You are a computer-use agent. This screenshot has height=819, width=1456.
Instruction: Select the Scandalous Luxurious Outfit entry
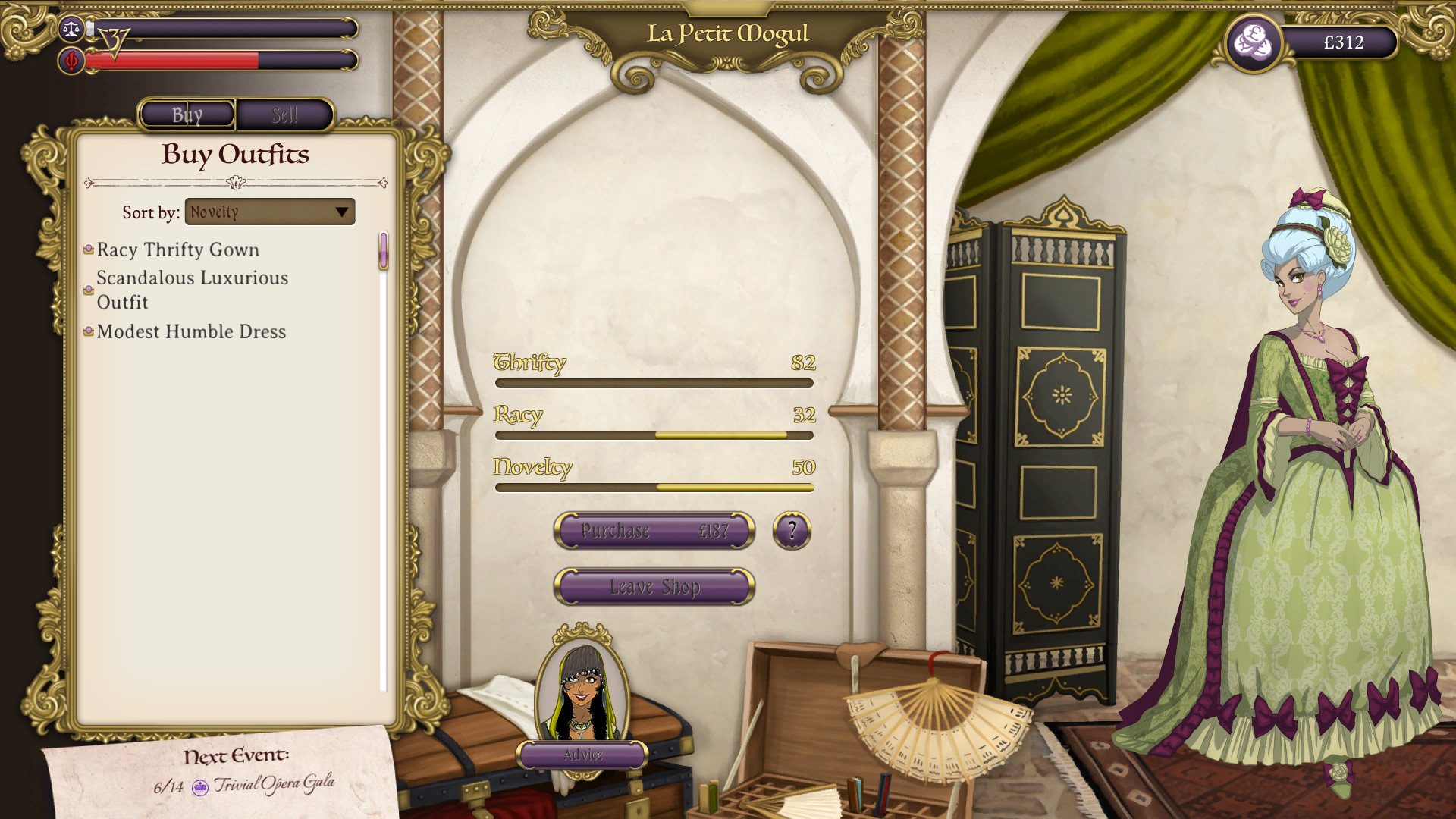click(193, 290)
